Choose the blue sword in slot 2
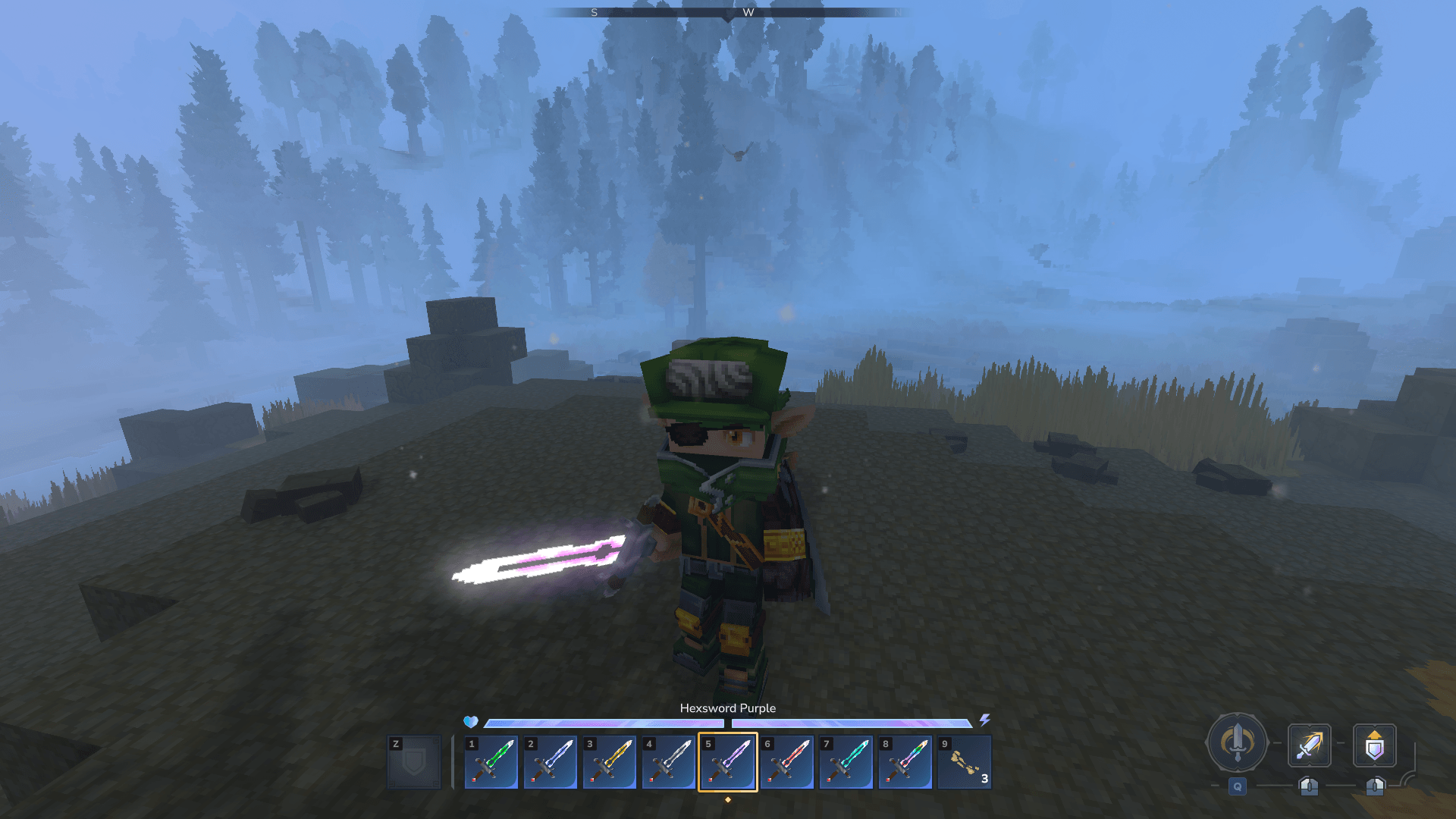This screenshot has height=819, width=1456. click(550, 762)
